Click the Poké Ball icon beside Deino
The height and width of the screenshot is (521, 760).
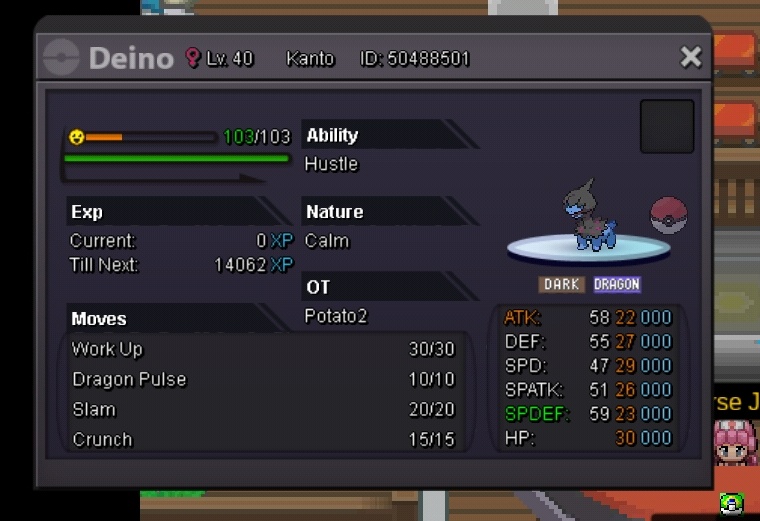668,215
